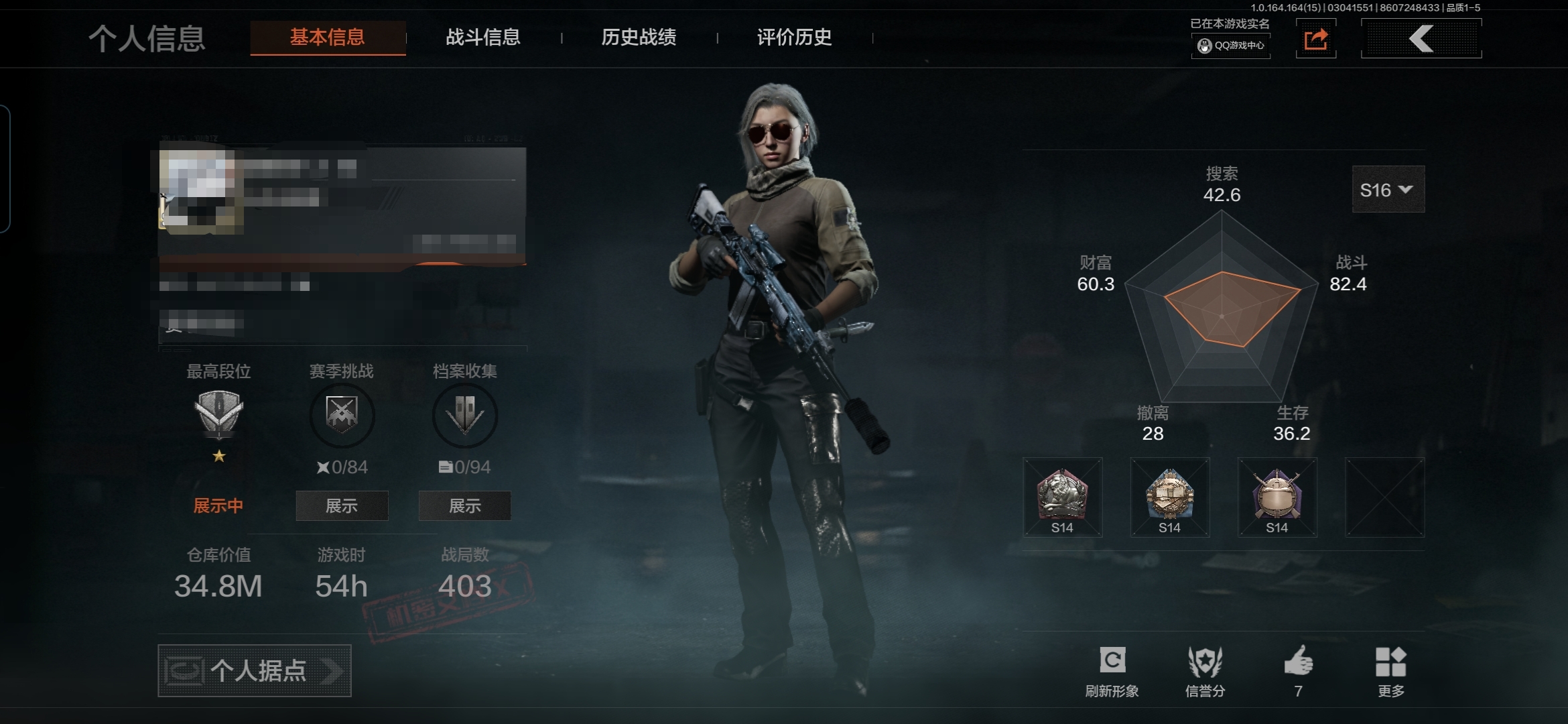Open the 战斗信息 tab

click(483, 38)
